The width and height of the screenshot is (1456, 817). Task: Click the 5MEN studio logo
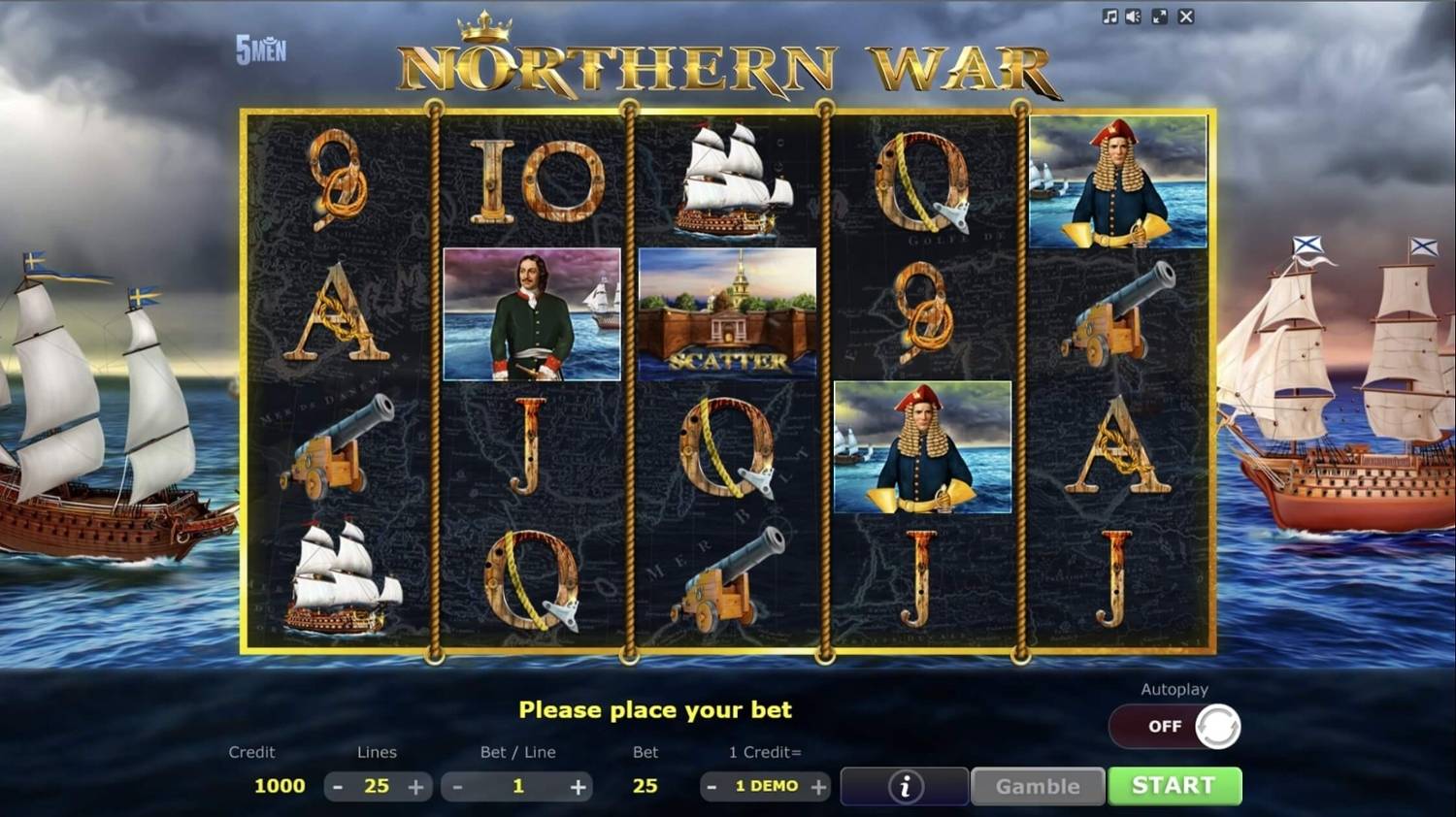click(258, 49)
